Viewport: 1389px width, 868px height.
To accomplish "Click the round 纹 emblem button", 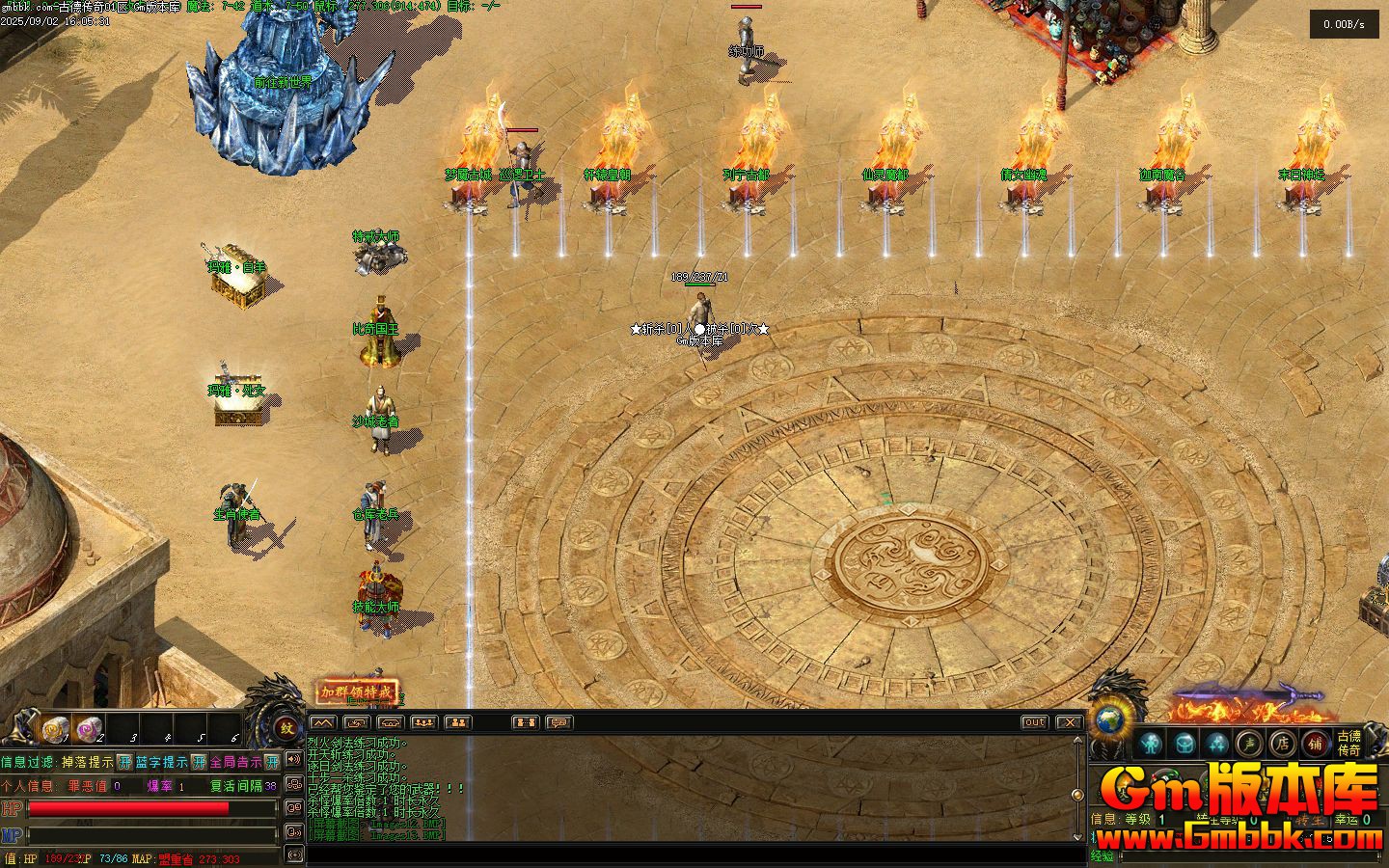I will coord(286,729).
